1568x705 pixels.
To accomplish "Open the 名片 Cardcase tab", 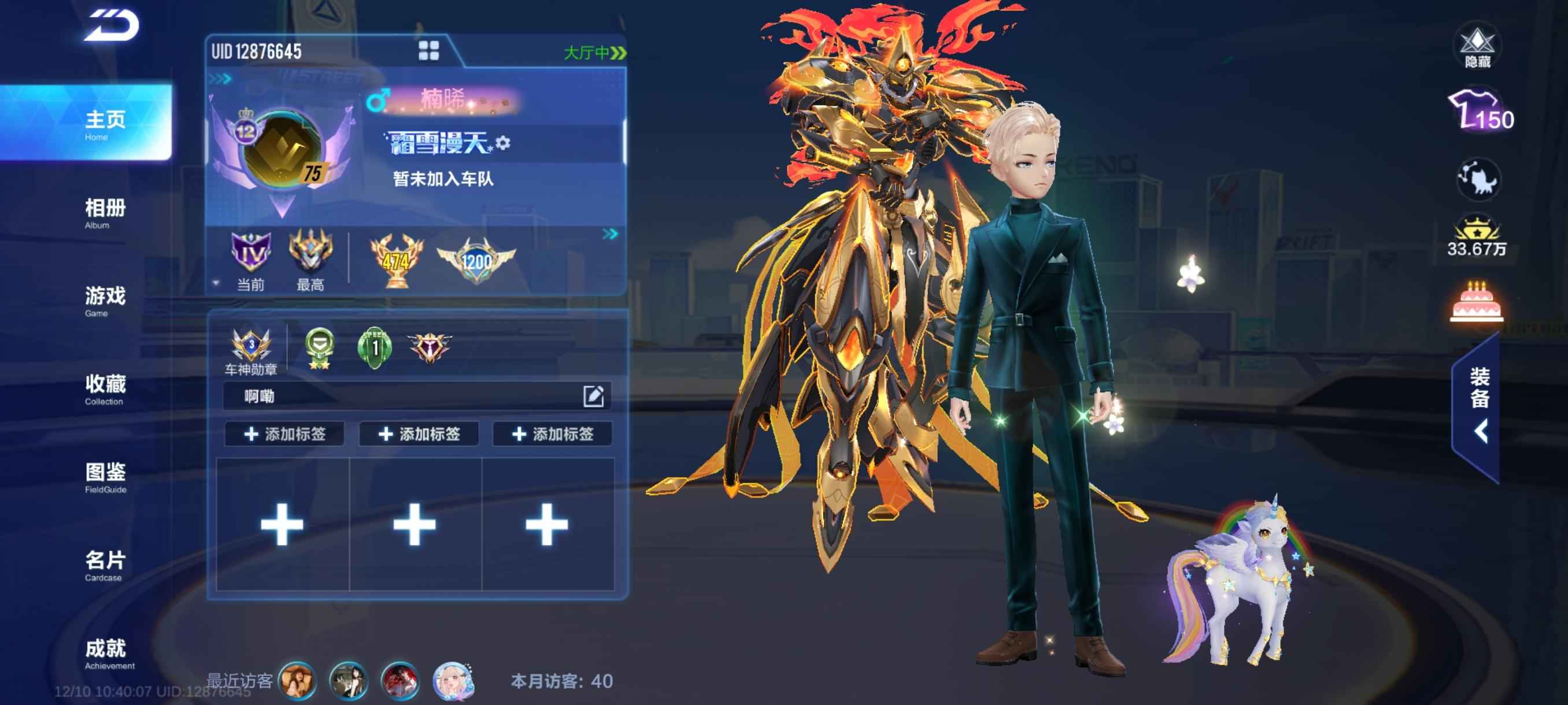I will [105, 565].
